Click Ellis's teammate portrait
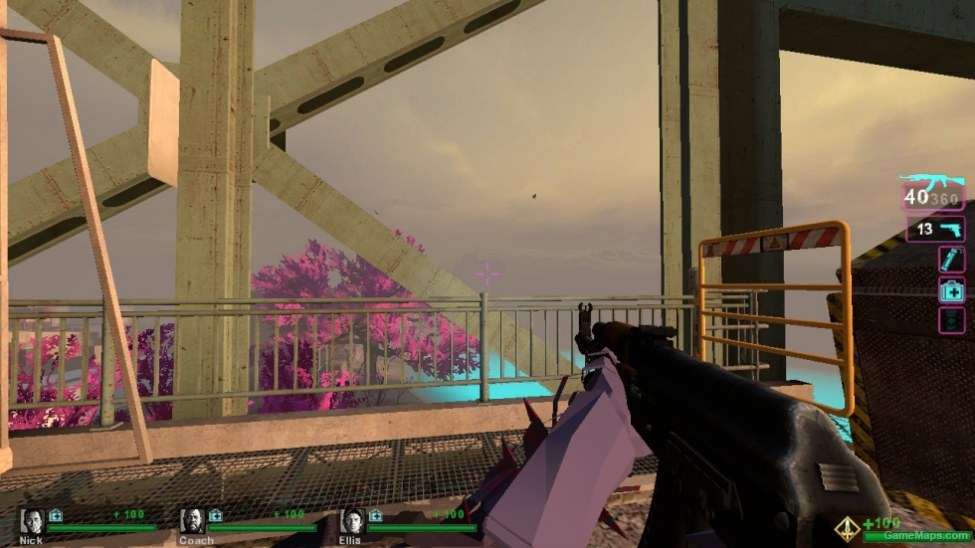The height and width of the screenshot is (548, 975). pyautogui.click(x=352, y=521)
